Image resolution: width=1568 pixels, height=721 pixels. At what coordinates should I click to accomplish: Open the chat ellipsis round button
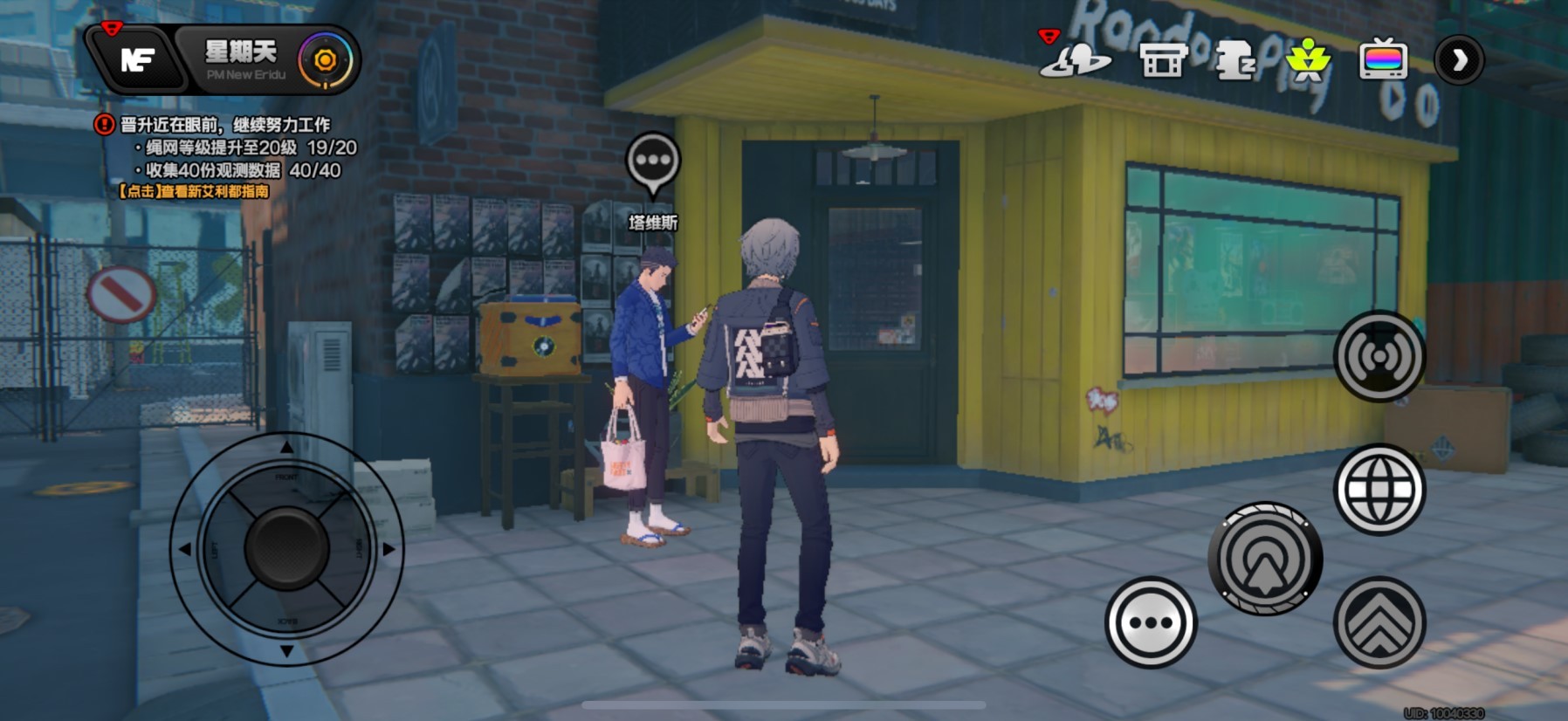(1151, 623)
